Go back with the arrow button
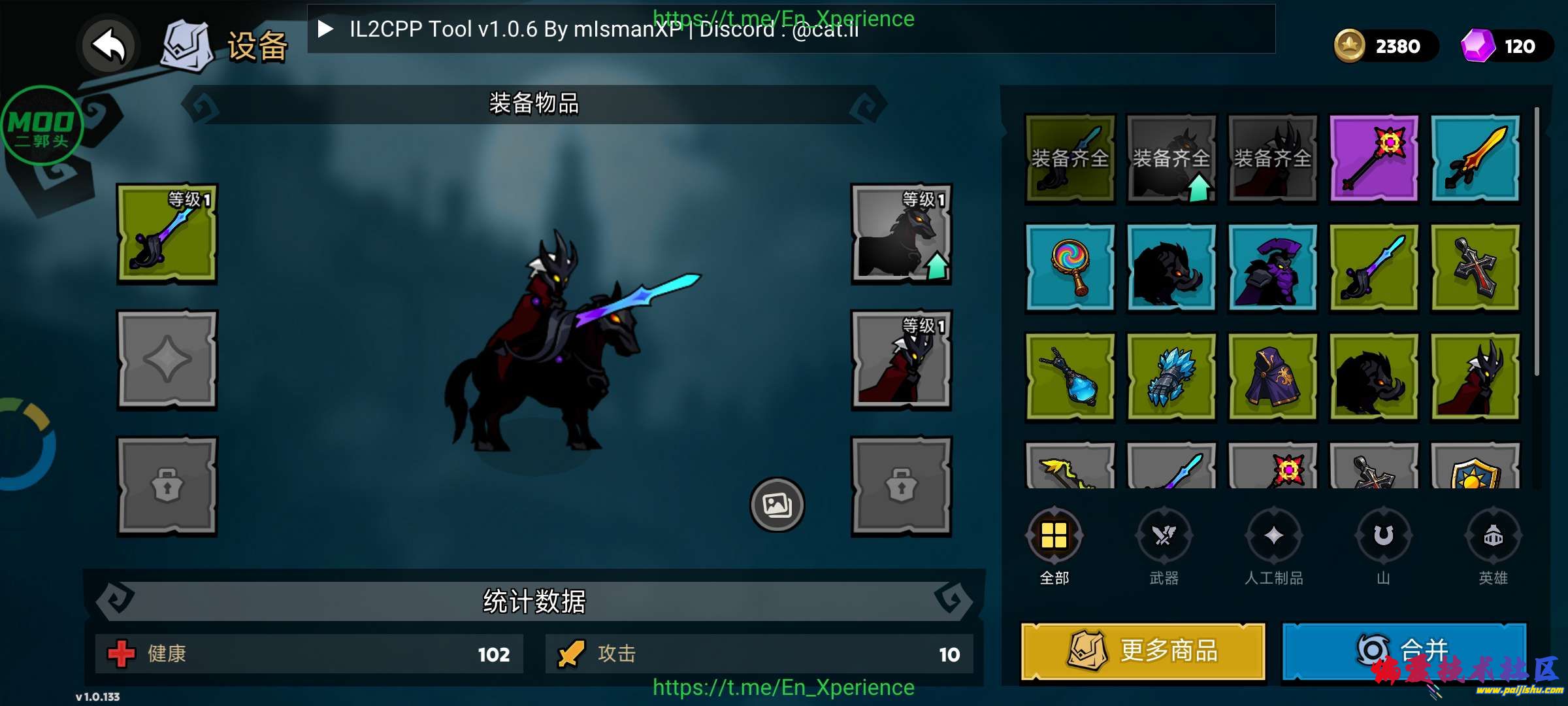The image size is (1568, 706). (108, 46)
